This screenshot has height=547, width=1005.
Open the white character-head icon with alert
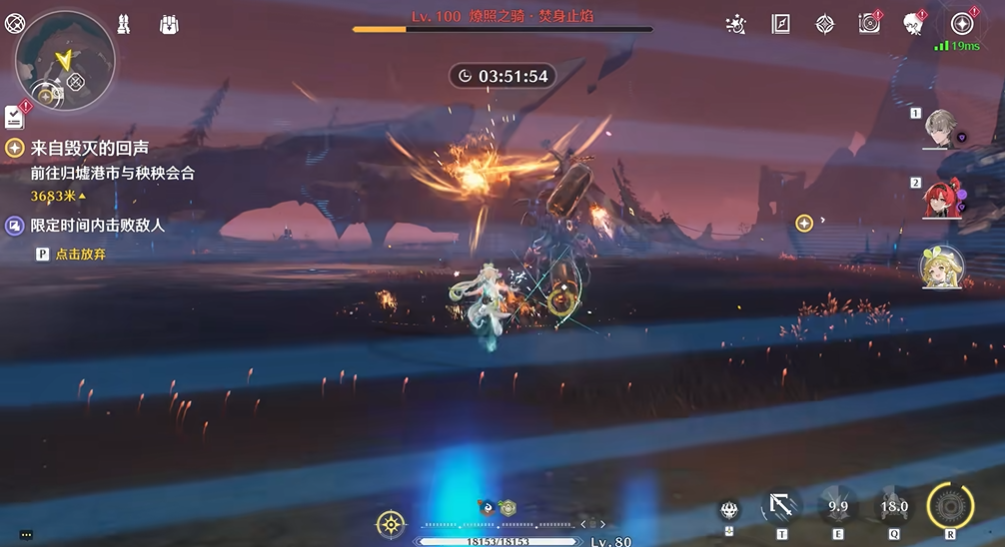point(912,24)
